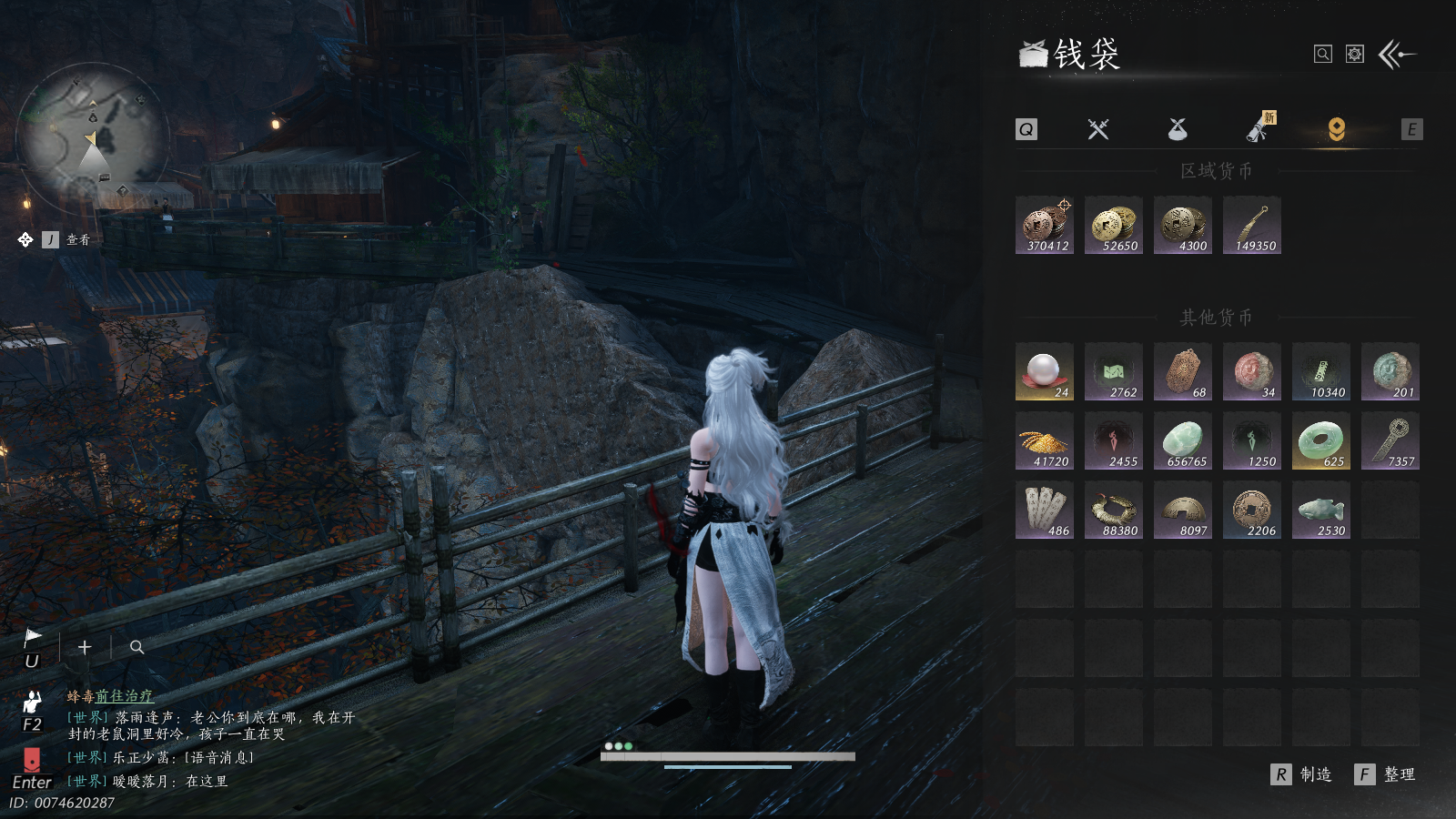This screenshot has width=1456, height=819.
Task: Choose the golden grain pile with 41720
Action: tap(1045, 440)
